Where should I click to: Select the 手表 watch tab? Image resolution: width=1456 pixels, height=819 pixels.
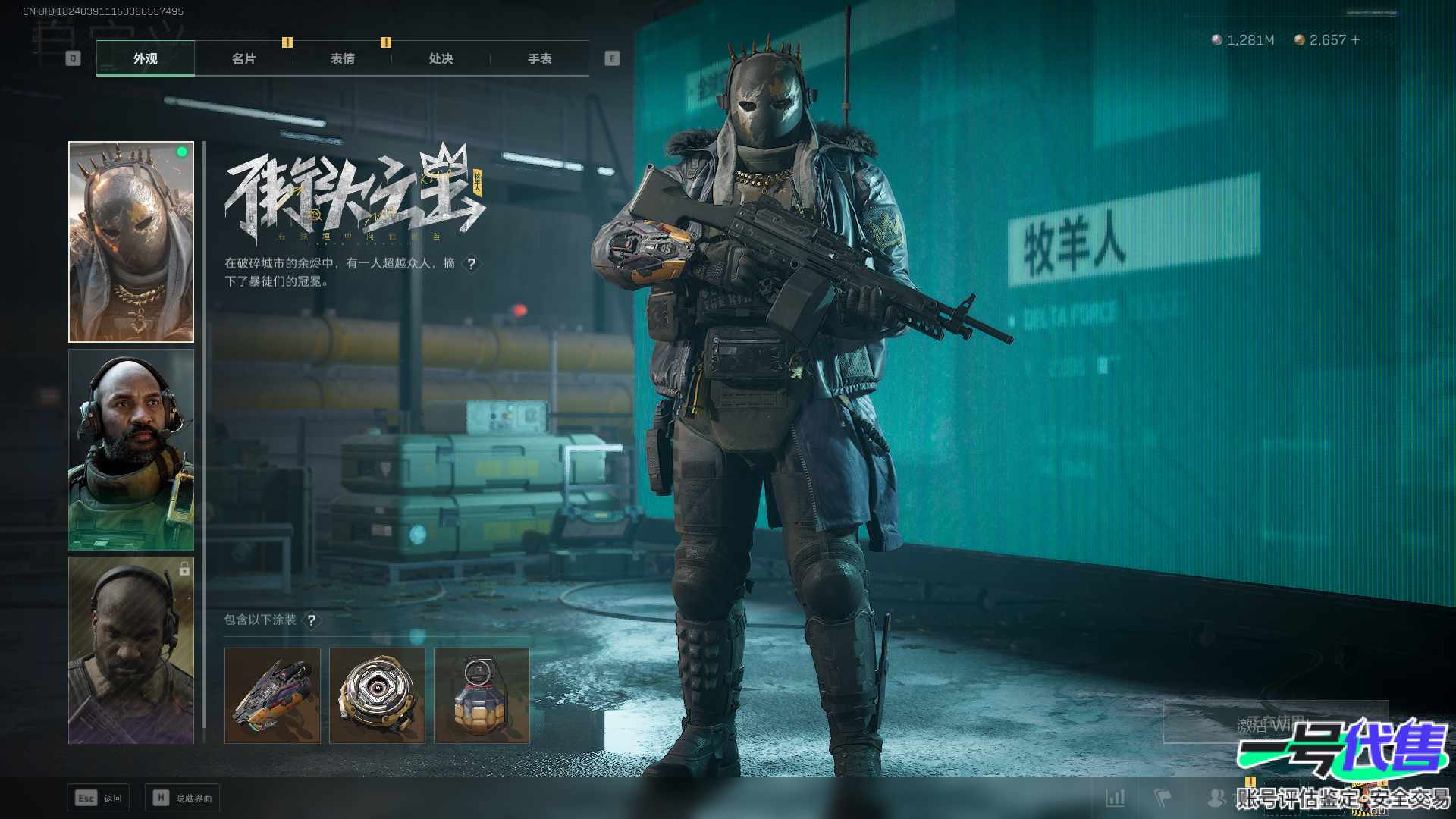pos(540,58)
